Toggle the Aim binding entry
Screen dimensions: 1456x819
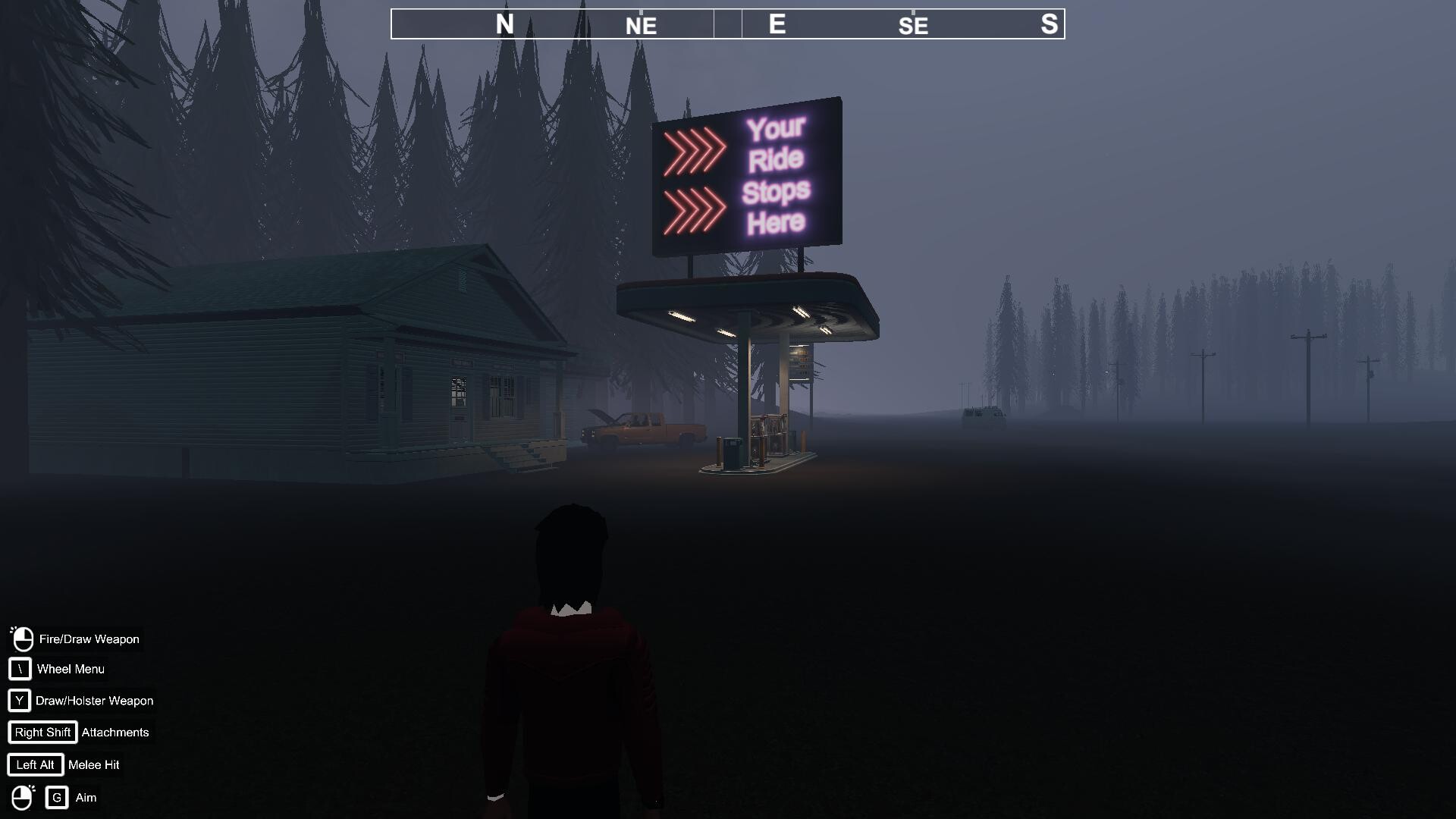pos(86,797)
